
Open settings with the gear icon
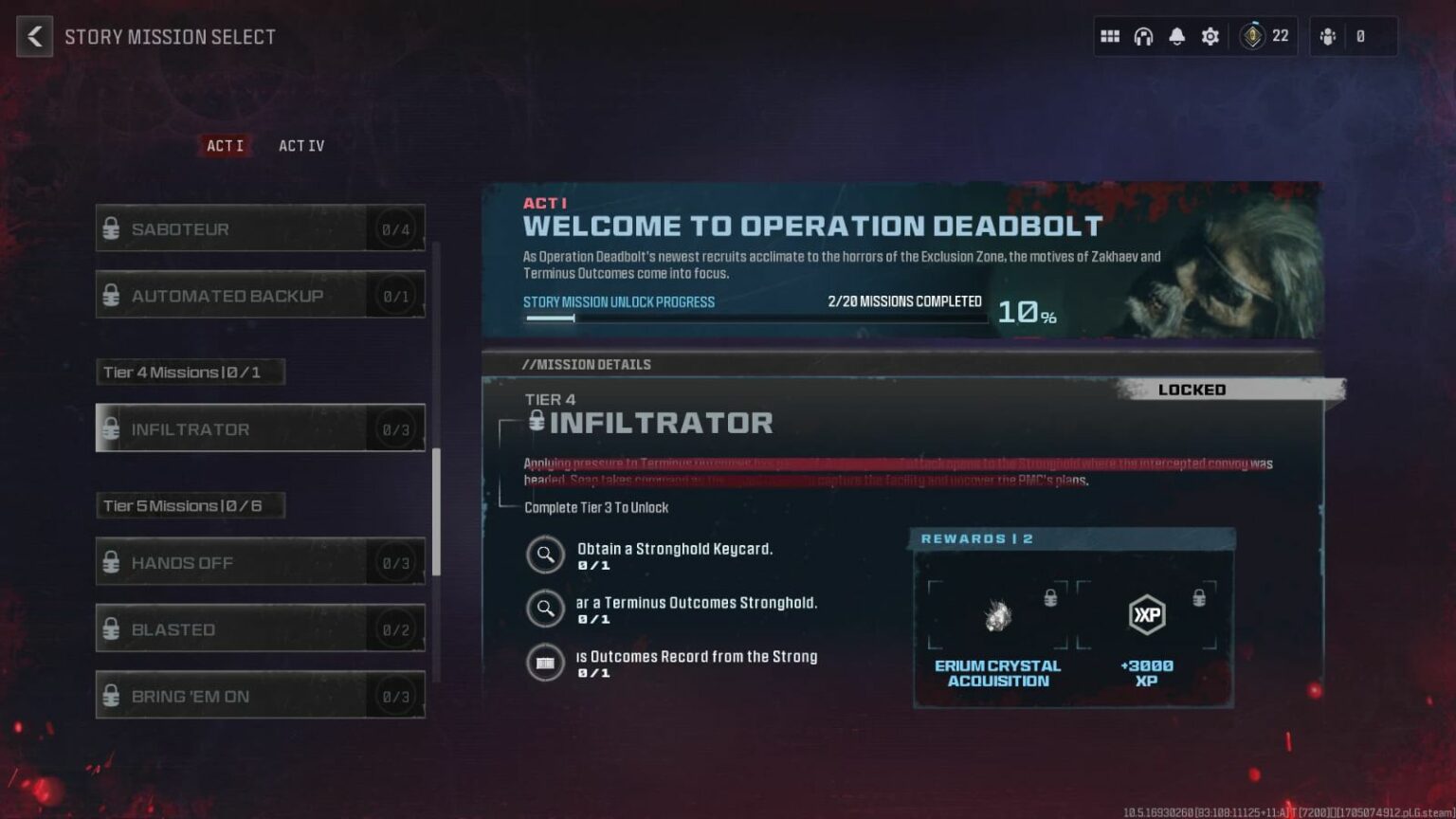[1210, 35]
